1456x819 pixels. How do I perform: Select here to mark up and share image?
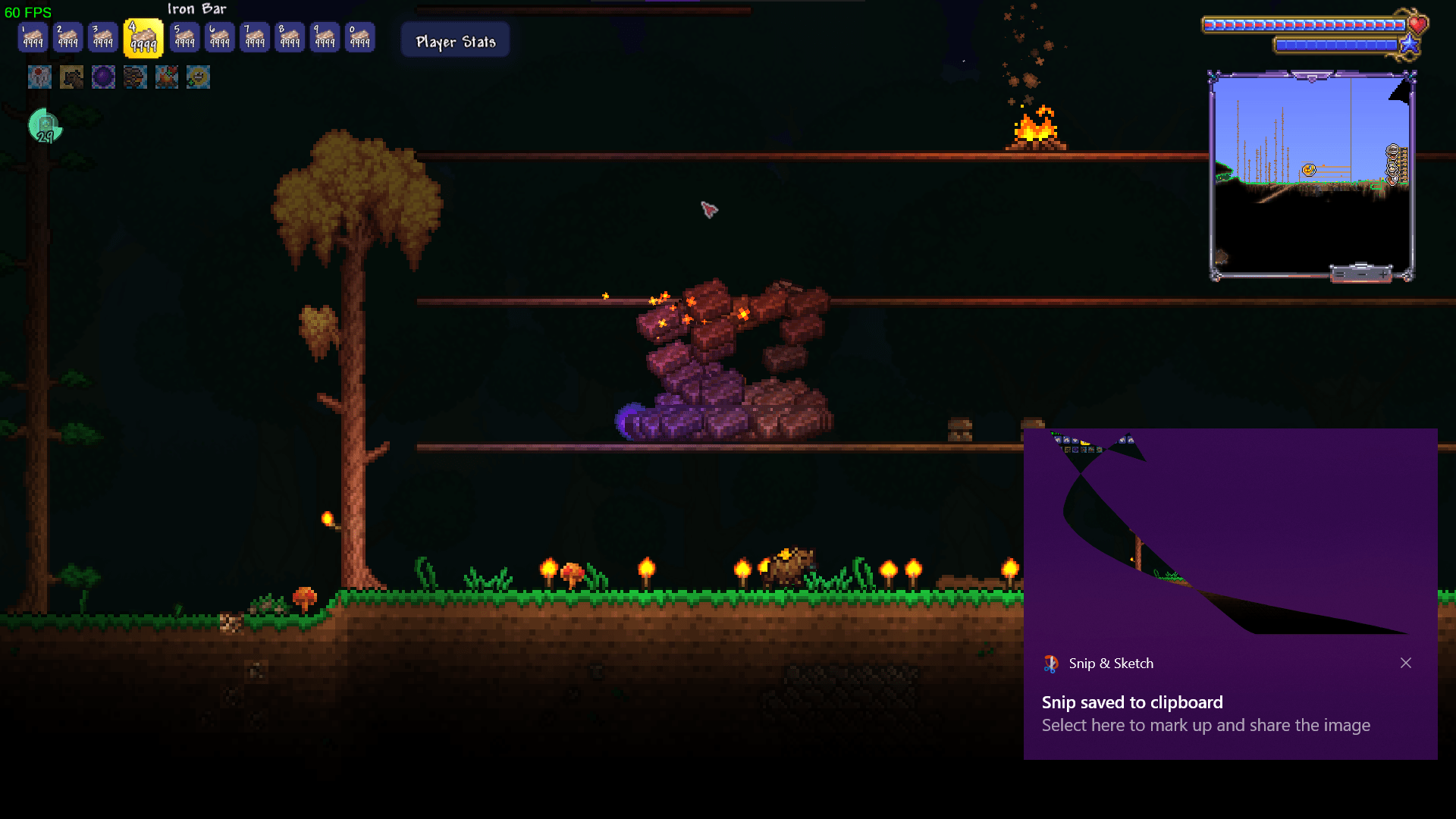[x=1206, y=725]
